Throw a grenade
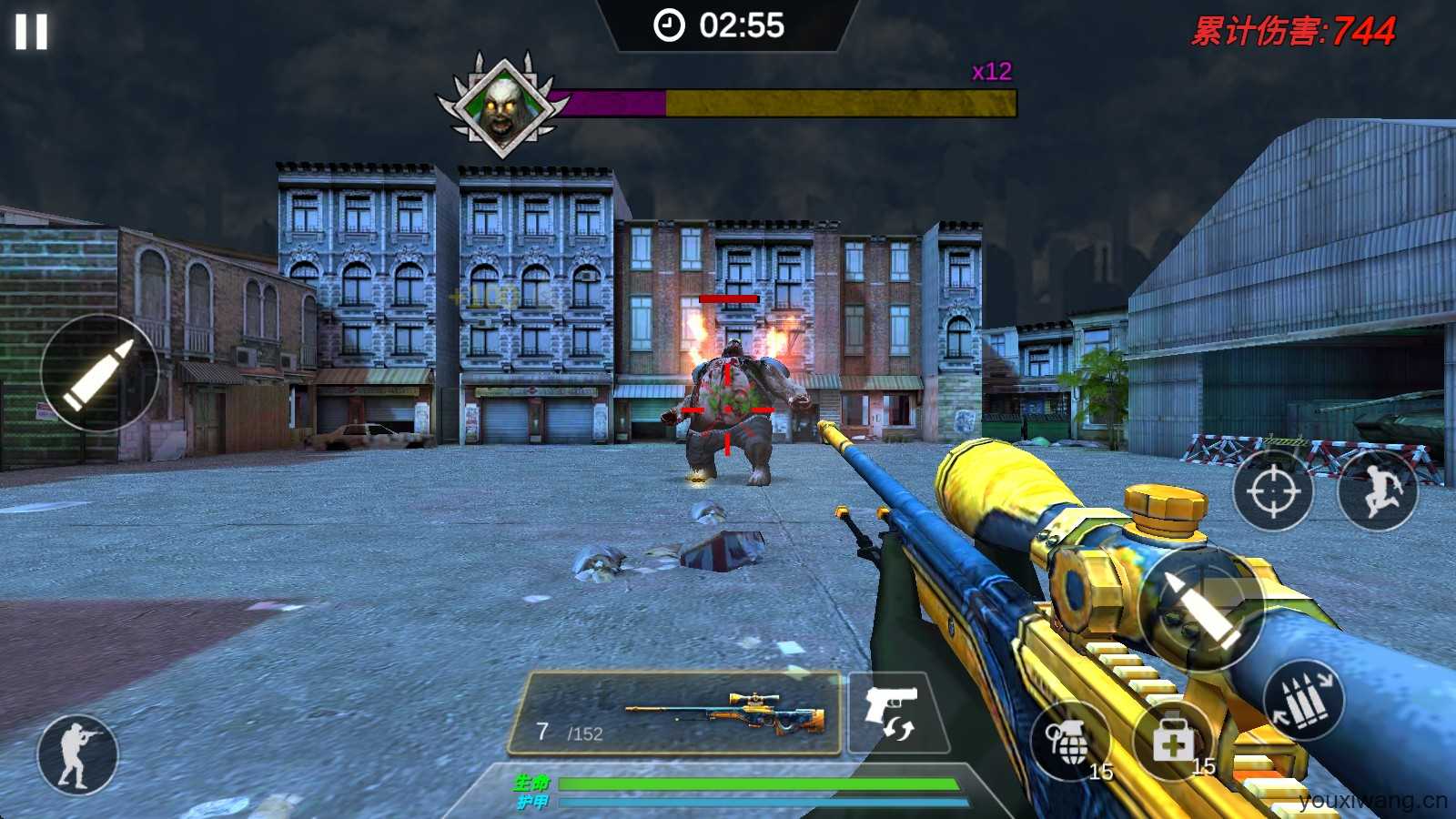This screenshot has height=819, width=1456. (1071, 742)
